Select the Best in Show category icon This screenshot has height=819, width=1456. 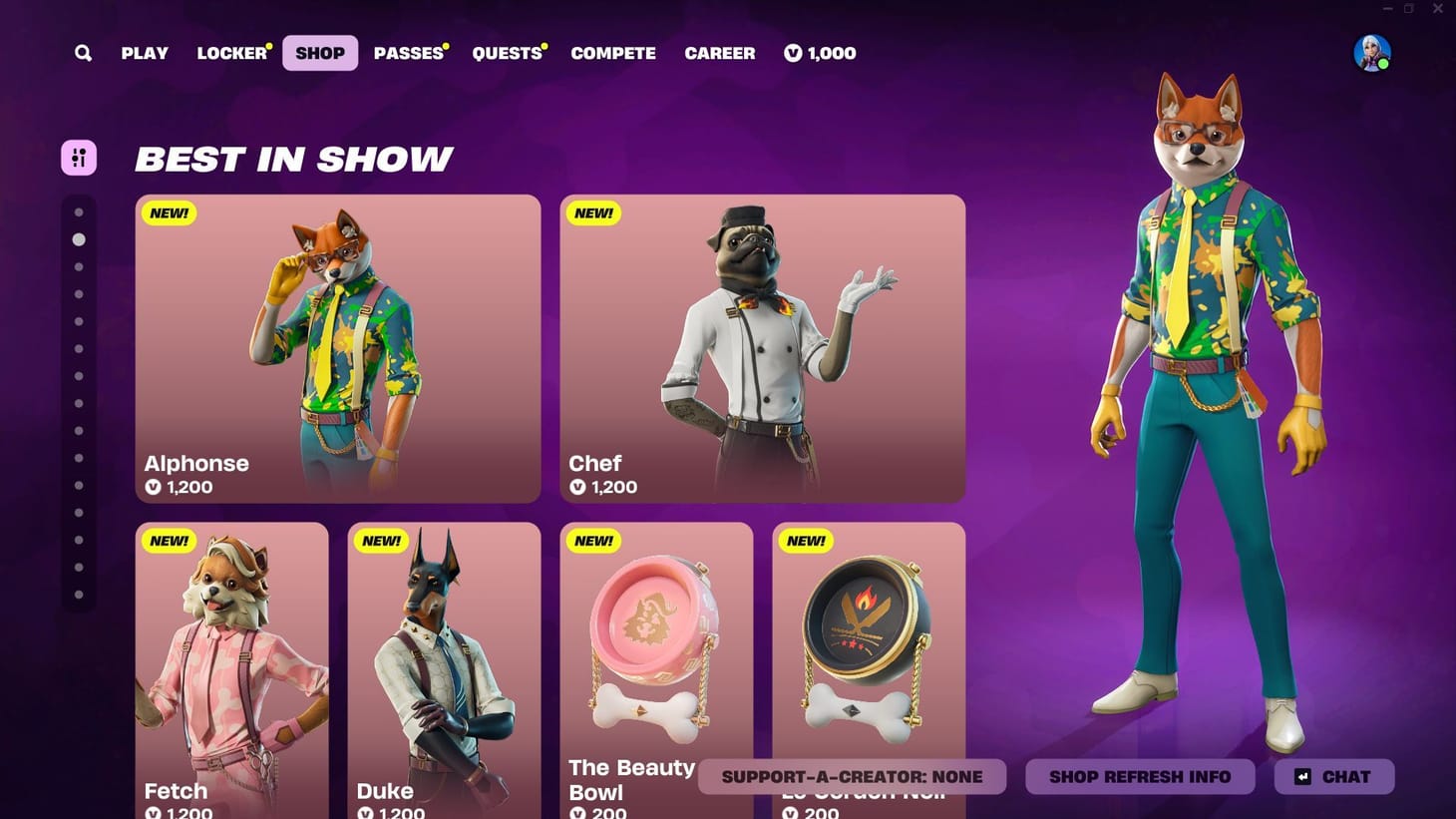pyautogui.click(x=79, y=158)
